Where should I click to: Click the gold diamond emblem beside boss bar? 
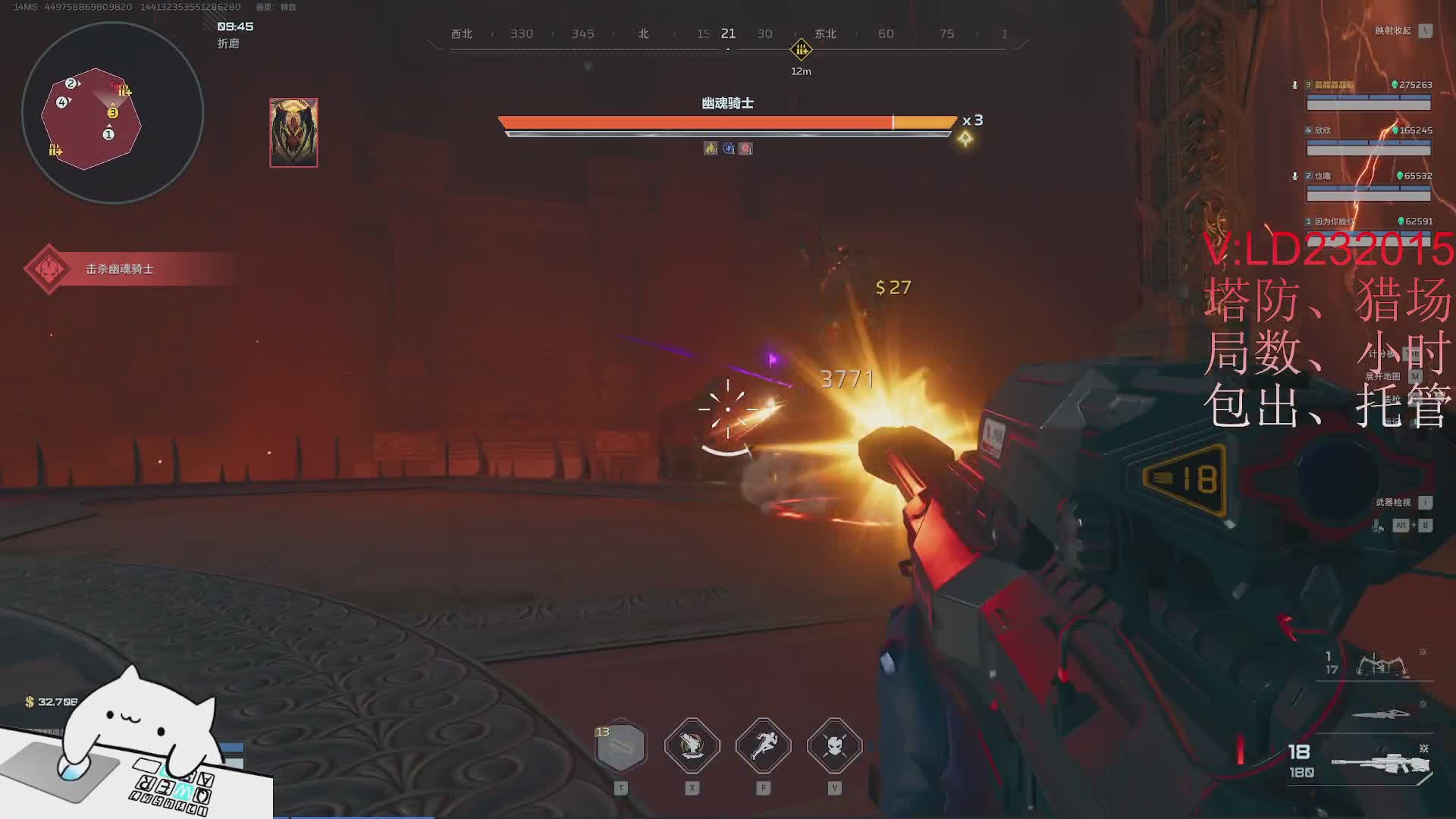(965, 139)
